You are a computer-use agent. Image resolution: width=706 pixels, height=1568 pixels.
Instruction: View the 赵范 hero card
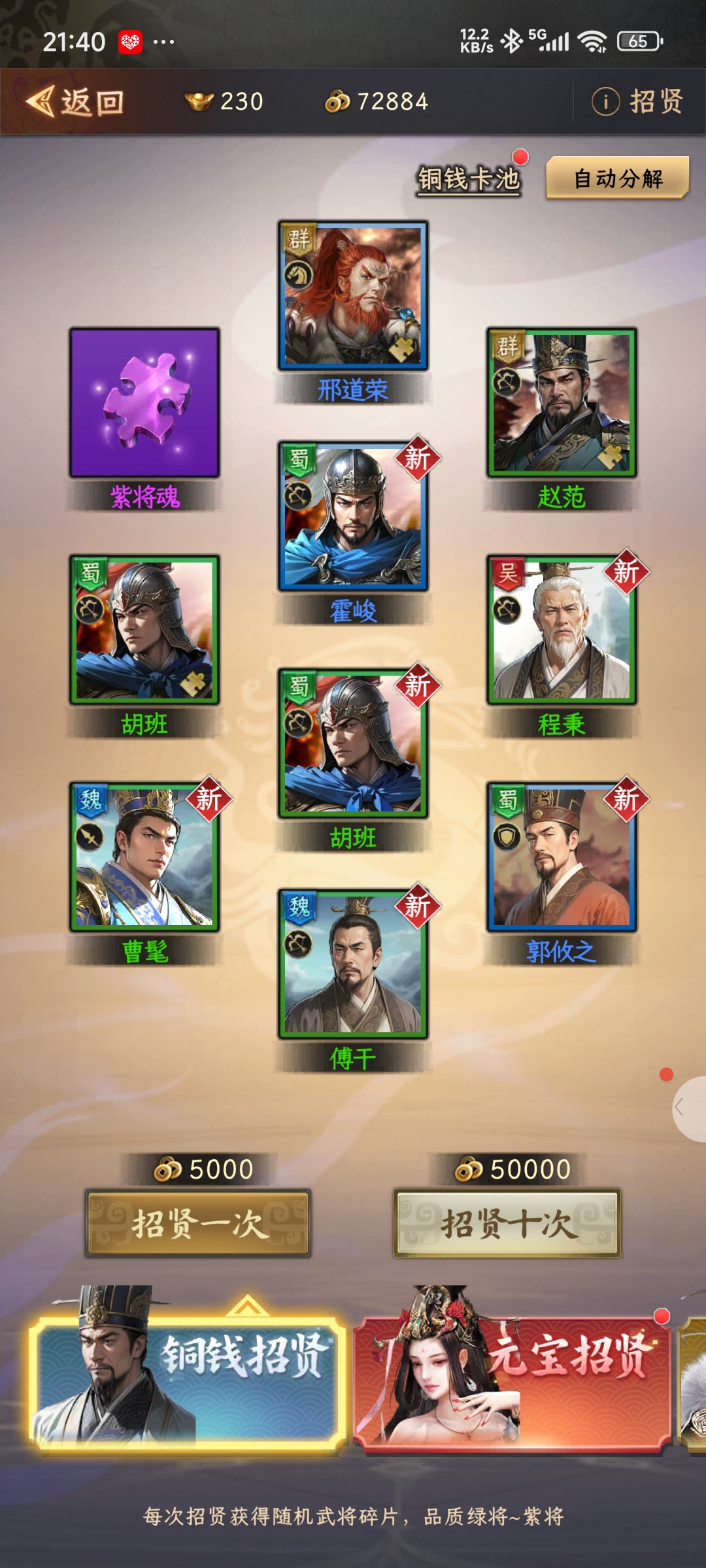[562, 402]
